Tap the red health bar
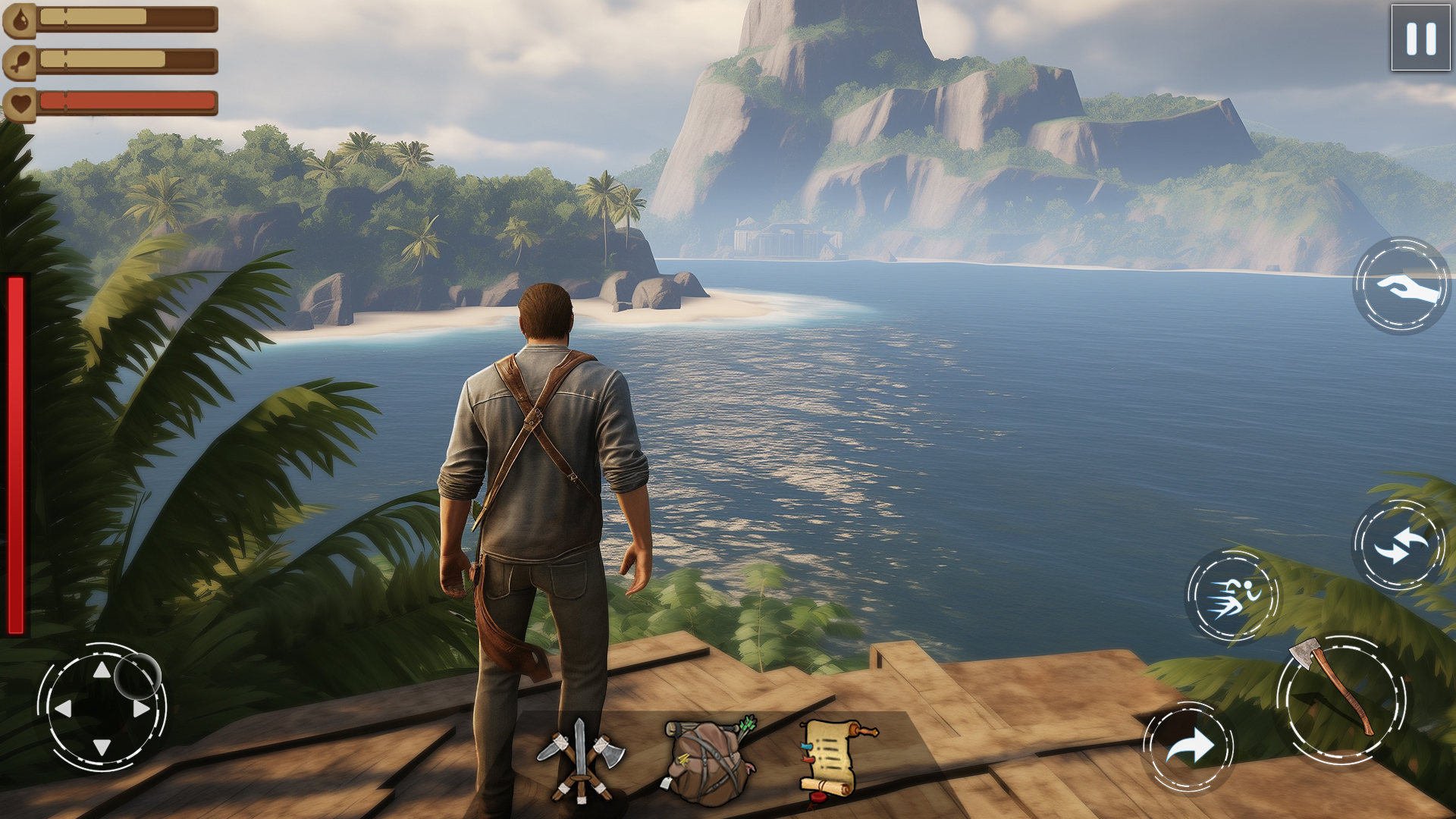This screenshot has height=819, width=1456. coord(129,99)
